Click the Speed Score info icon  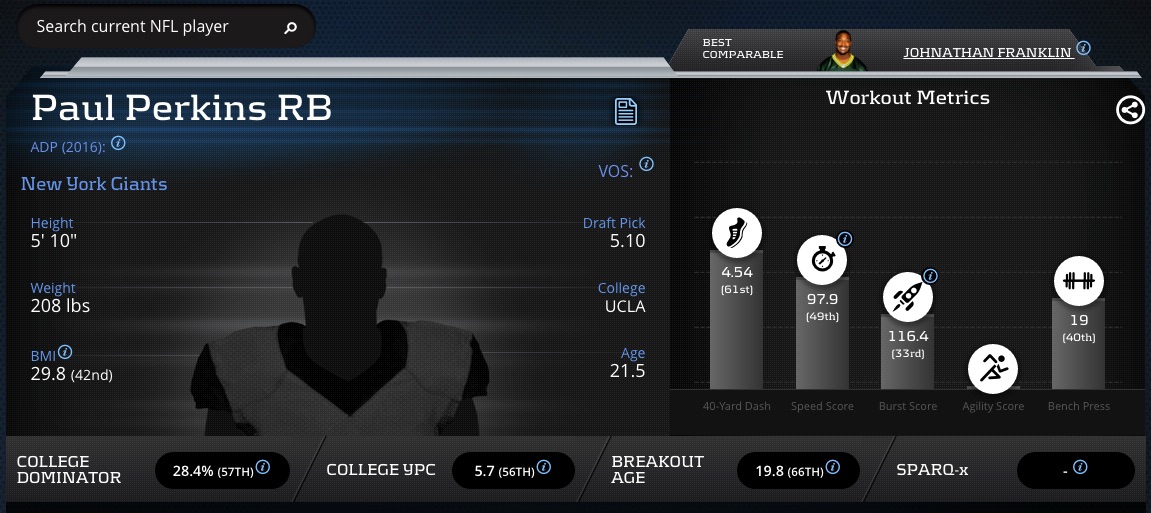(845, 239)
